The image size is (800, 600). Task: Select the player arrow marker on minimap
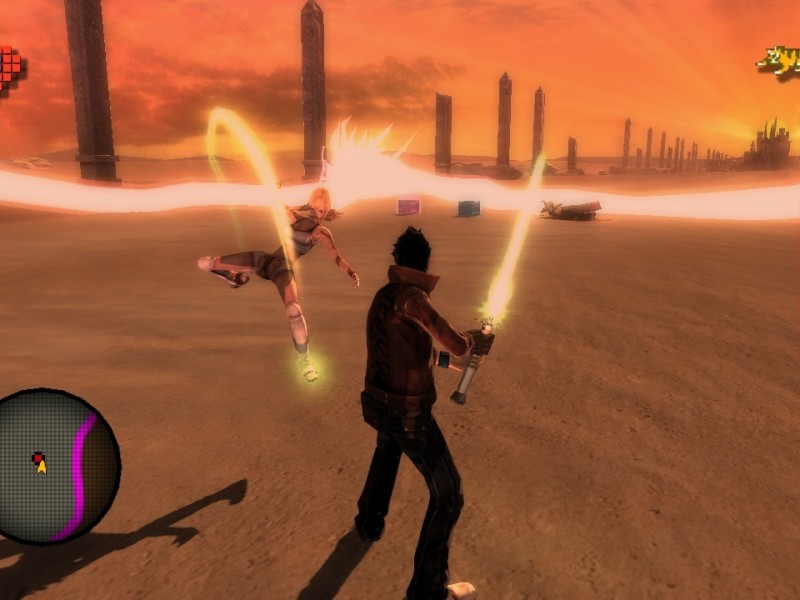tap(40, 463)
